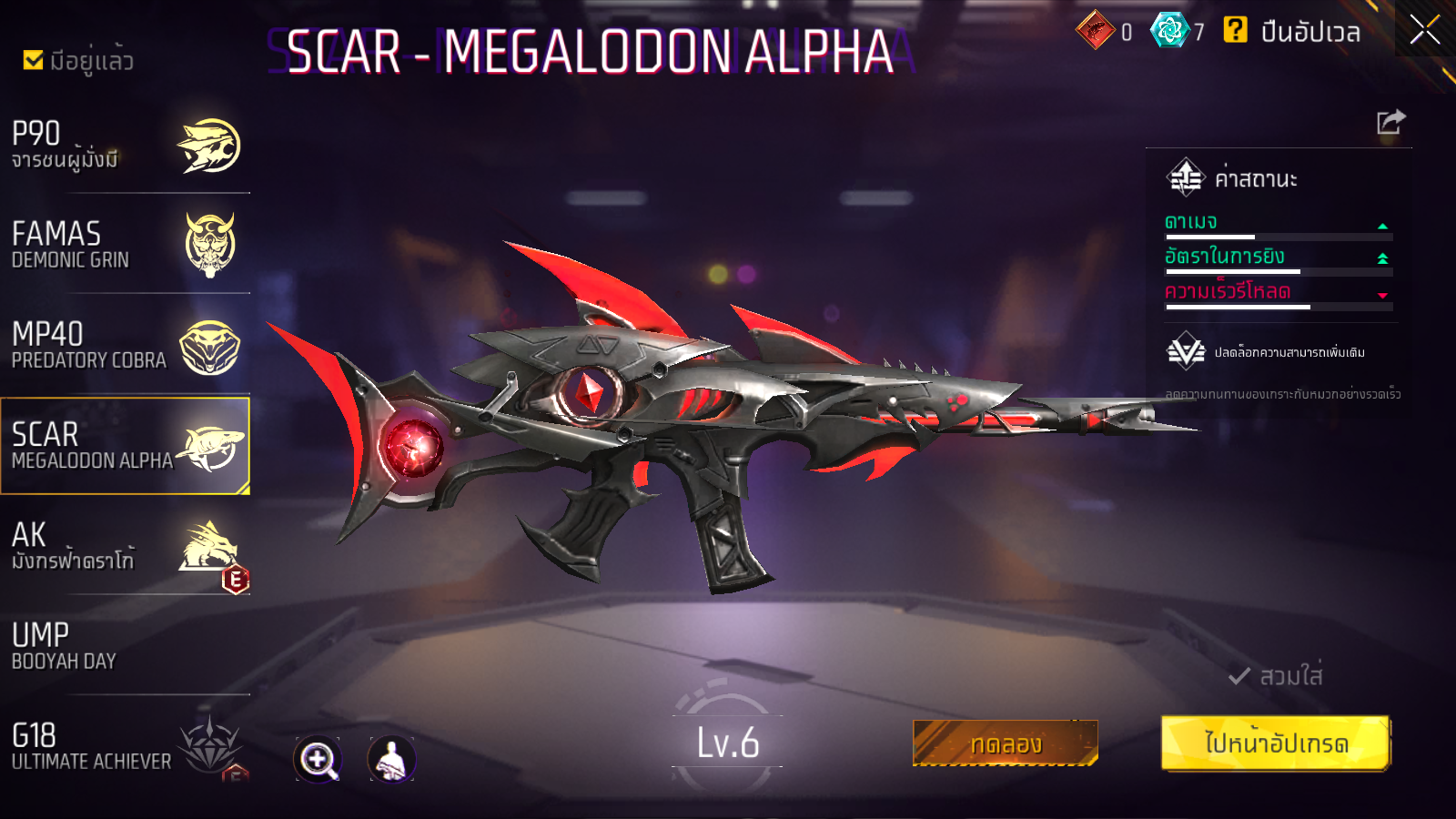Share the weapon skin
The height and width of the screenshot is (819, 1456).
click(x=1390, y=122)
